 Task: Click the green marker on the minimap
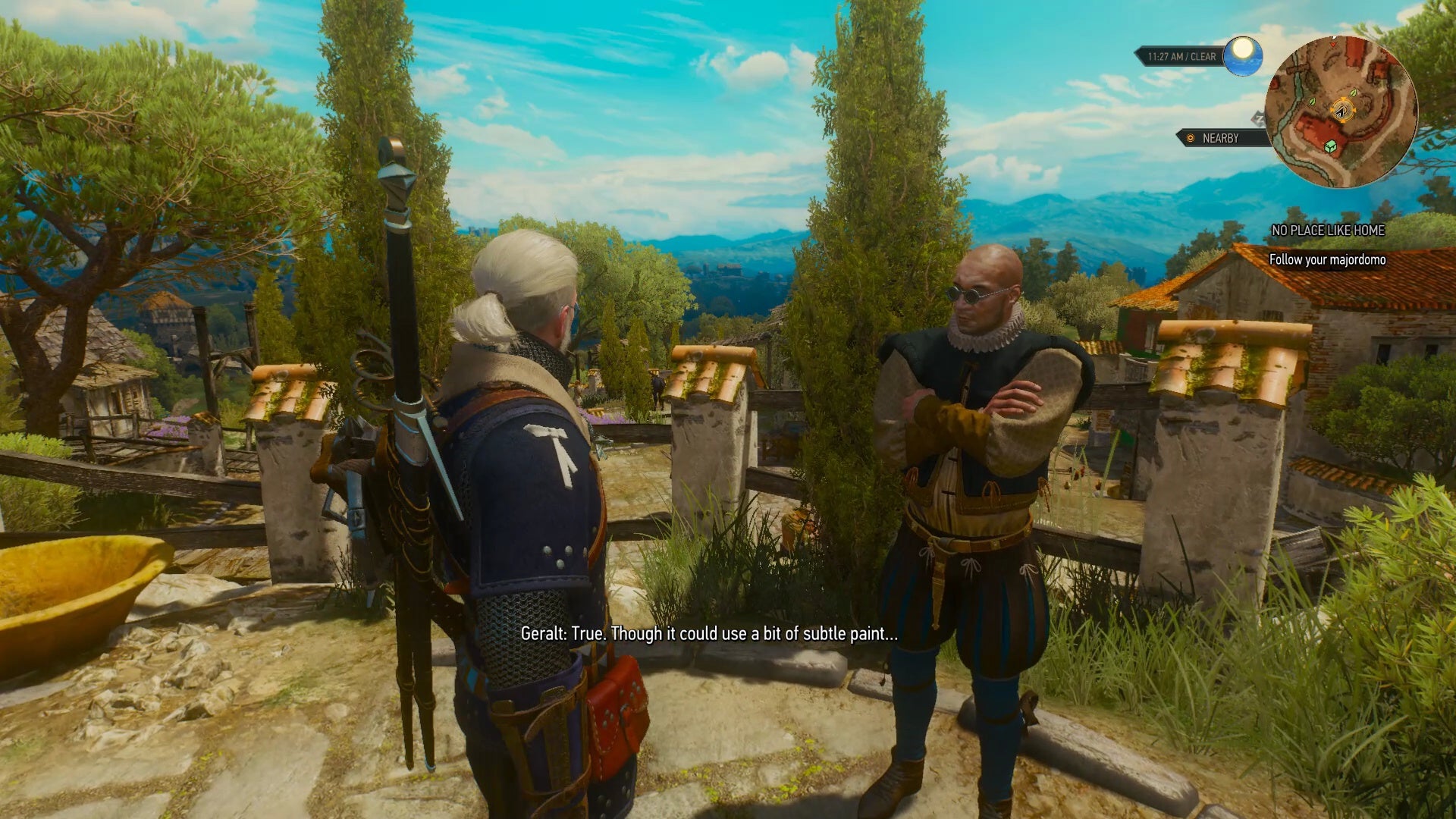[1330, 146]
